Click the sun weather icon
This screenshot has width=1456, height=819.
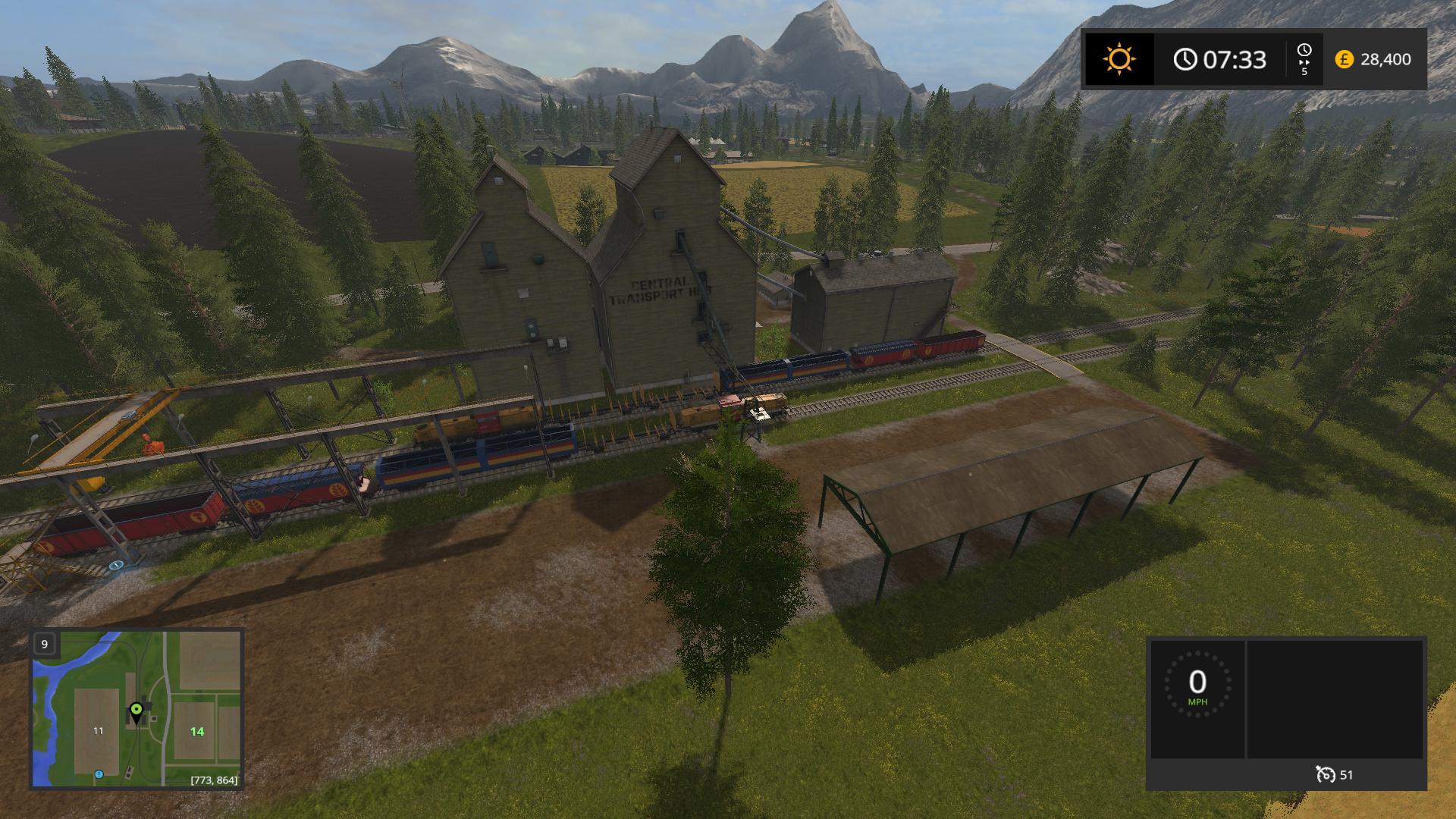[x=1119, y=59]
